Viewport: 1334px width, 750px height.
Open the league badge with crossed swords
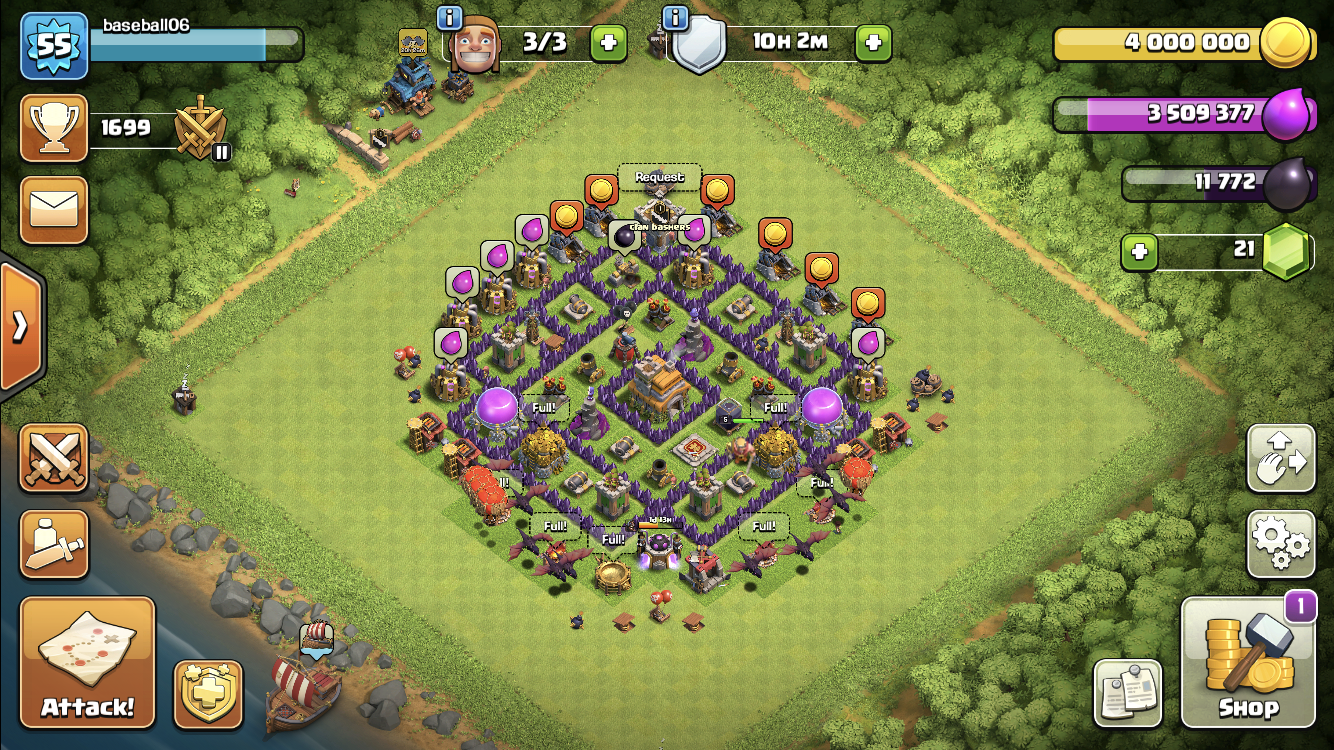[200, 128]
